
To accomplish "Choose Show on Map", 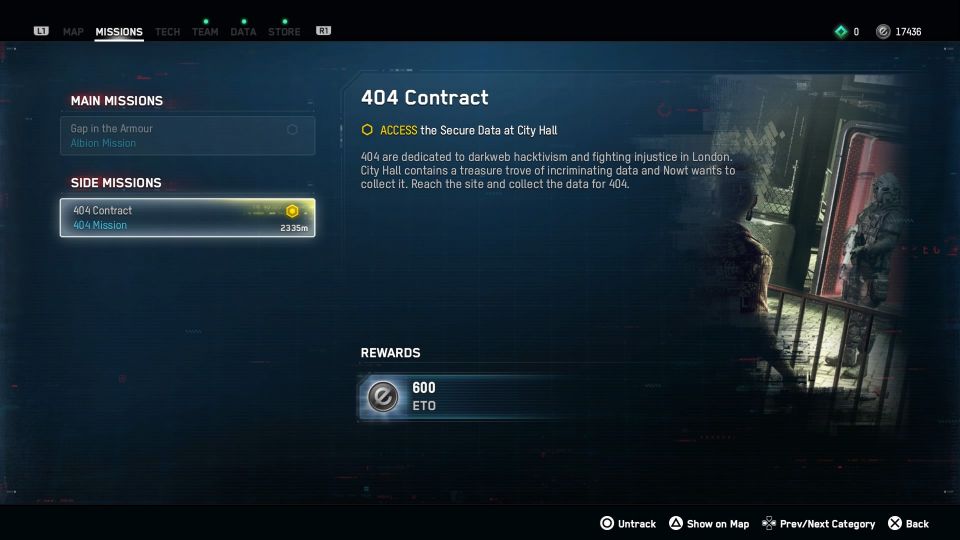I will coord(709,524).
